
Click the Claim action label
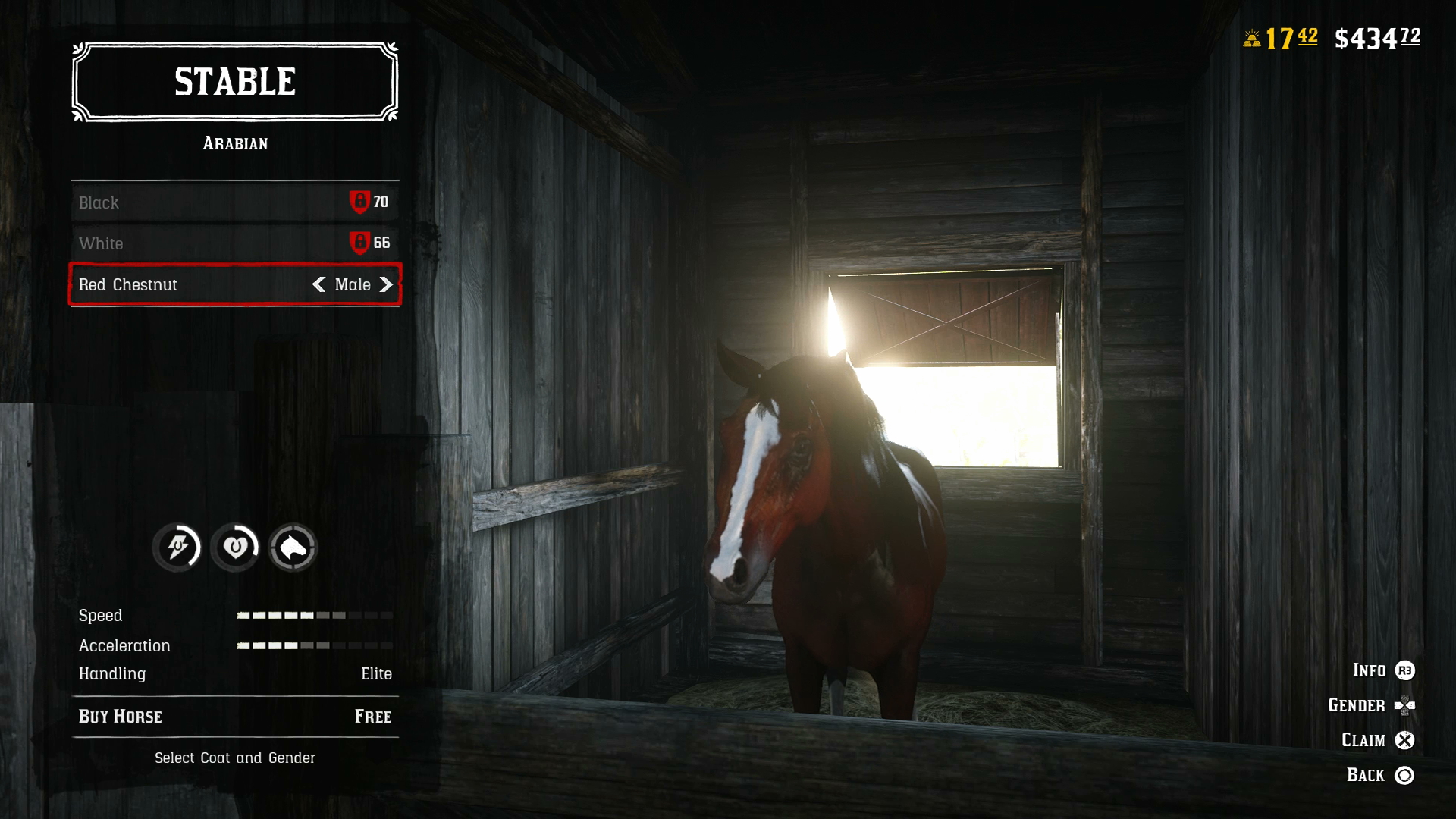coord(1362,739)
